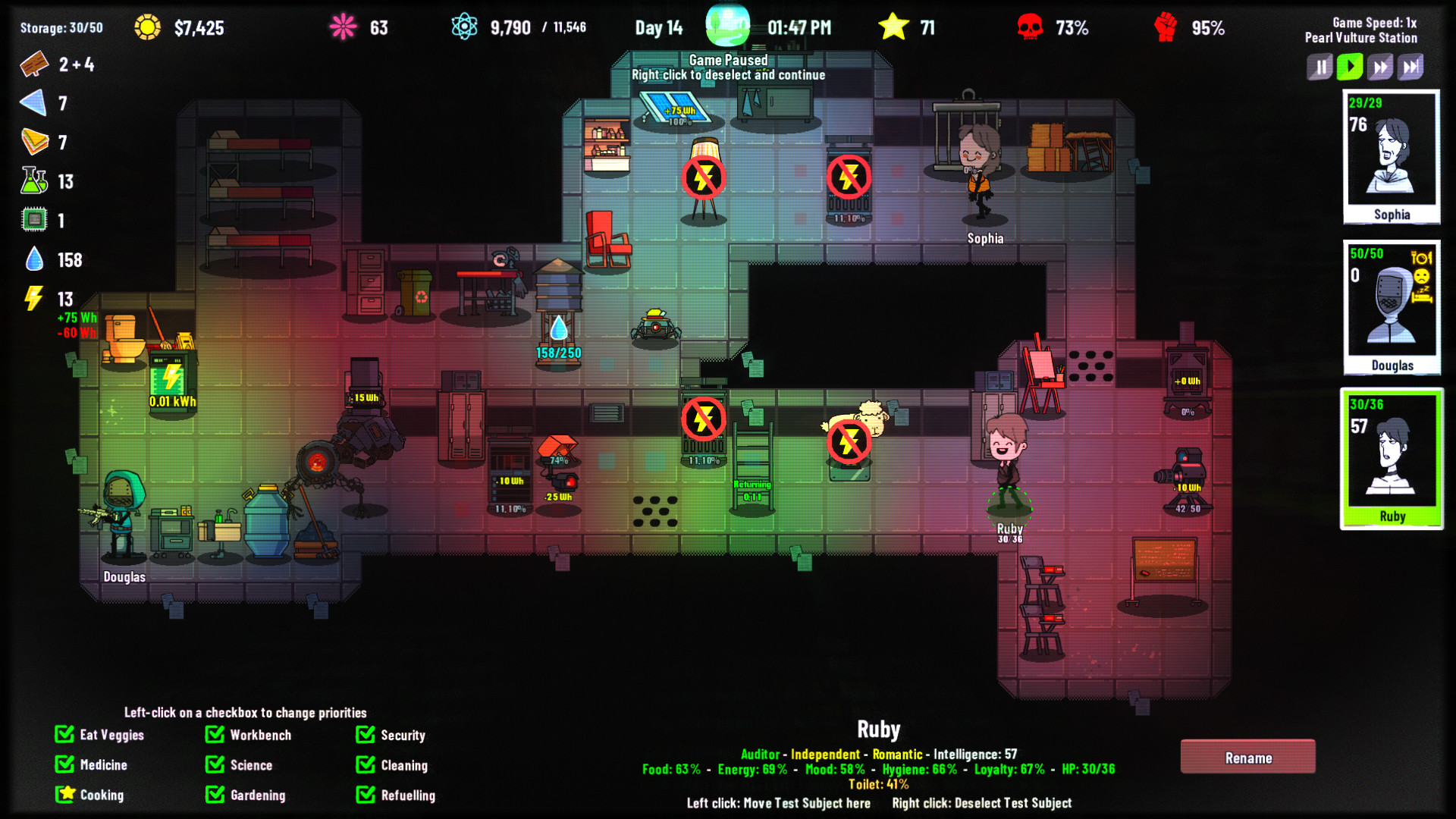Click the wooden planks resource icon
Screen dimensions: 1456x819
click(33, 65)
